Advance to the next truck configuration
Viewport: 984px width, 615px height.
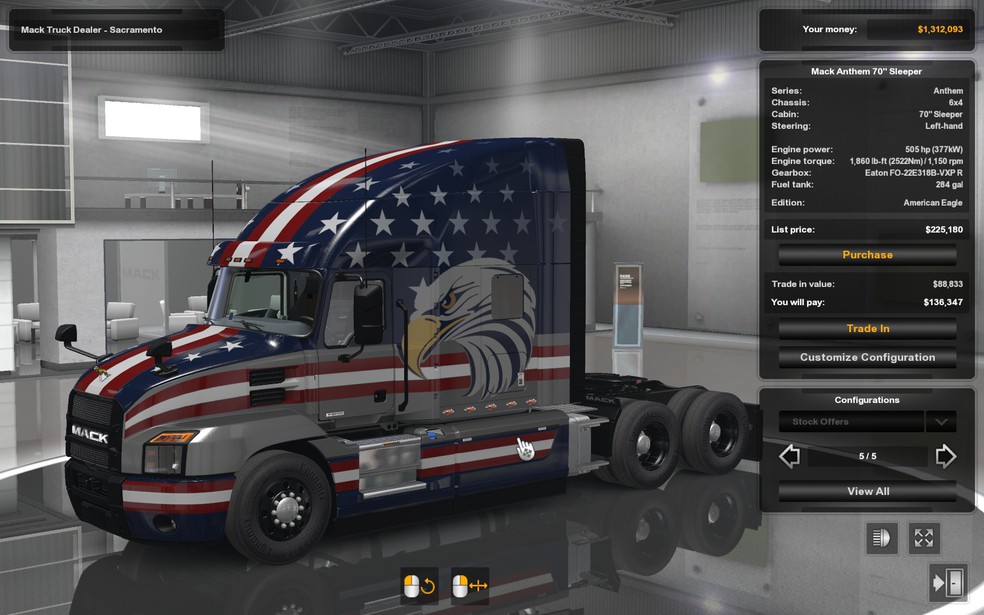click(x=945, y=457)
